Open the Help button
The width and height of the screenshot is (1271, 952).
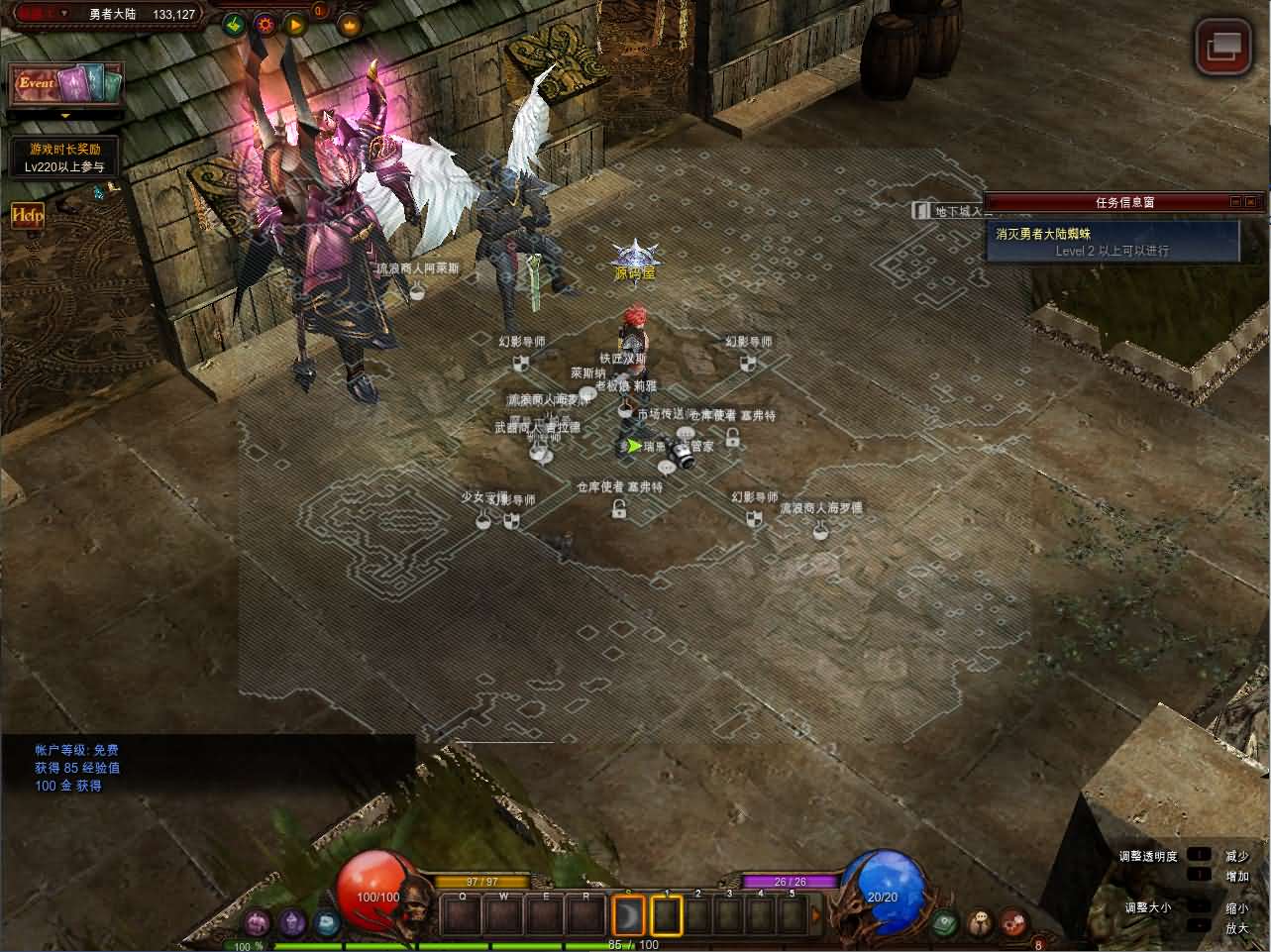[x=27, y=214]
